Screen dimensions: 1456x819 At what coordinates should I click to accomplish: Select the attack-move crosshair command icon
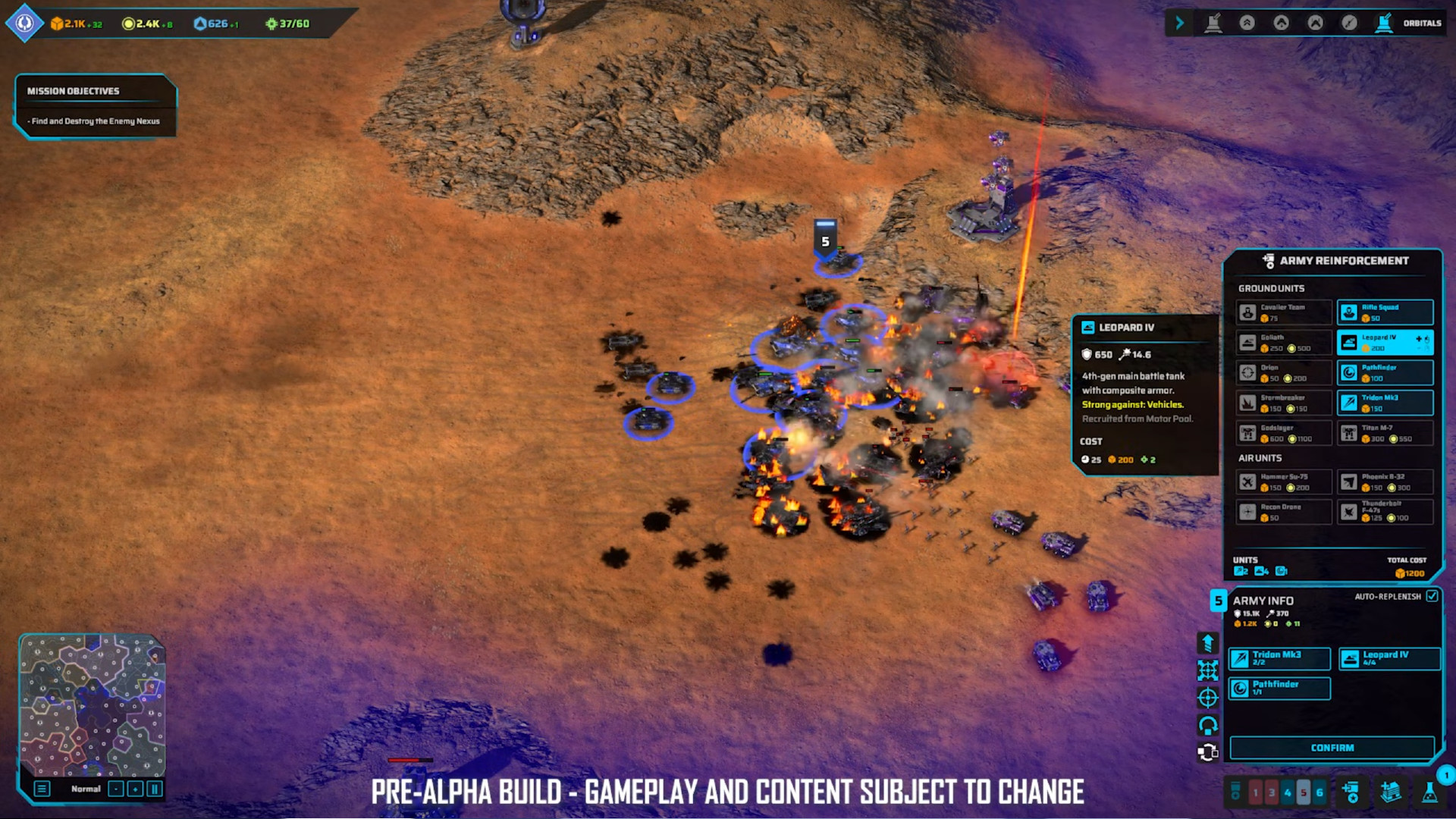click(1207, 699)
